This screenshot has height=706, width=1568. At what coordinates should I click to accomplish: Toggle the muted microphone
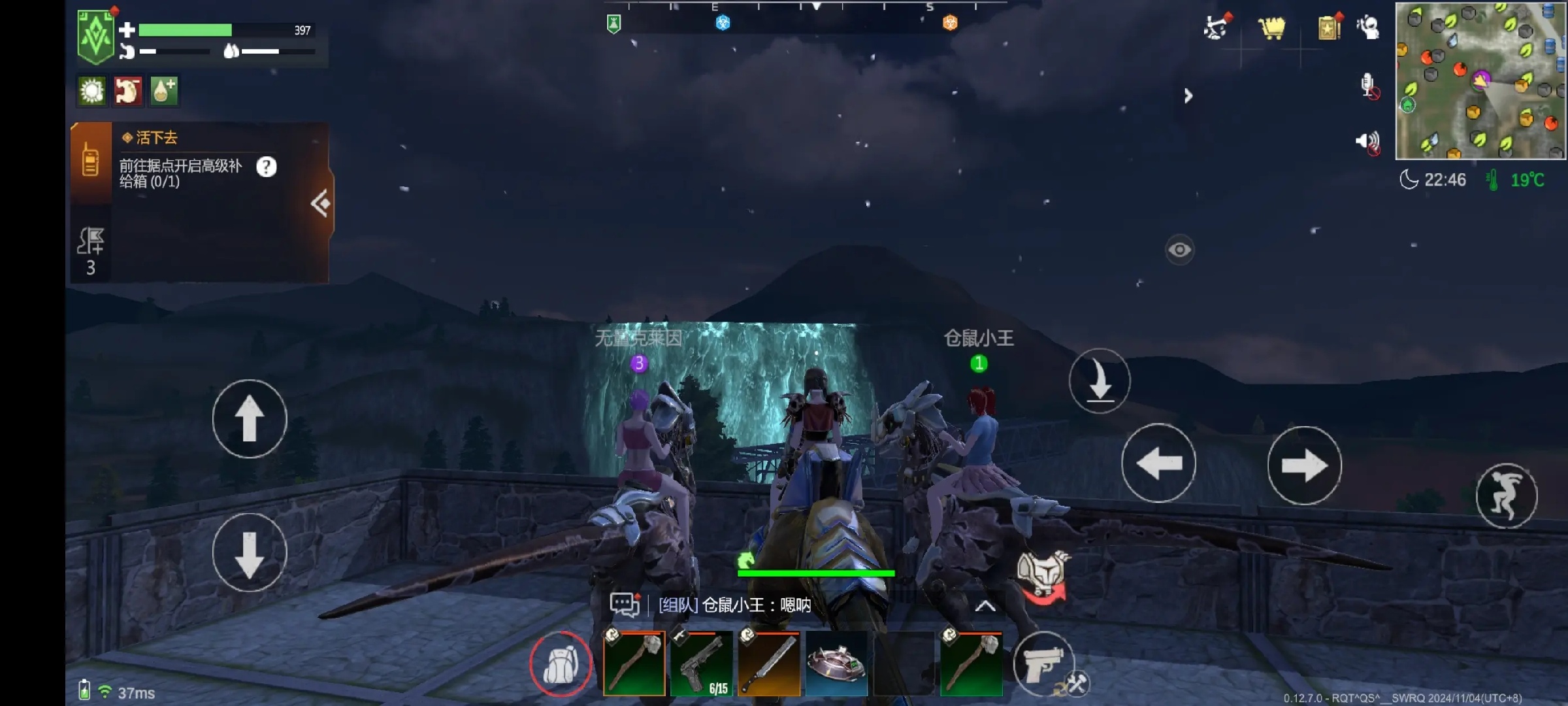pos(1368,86)
